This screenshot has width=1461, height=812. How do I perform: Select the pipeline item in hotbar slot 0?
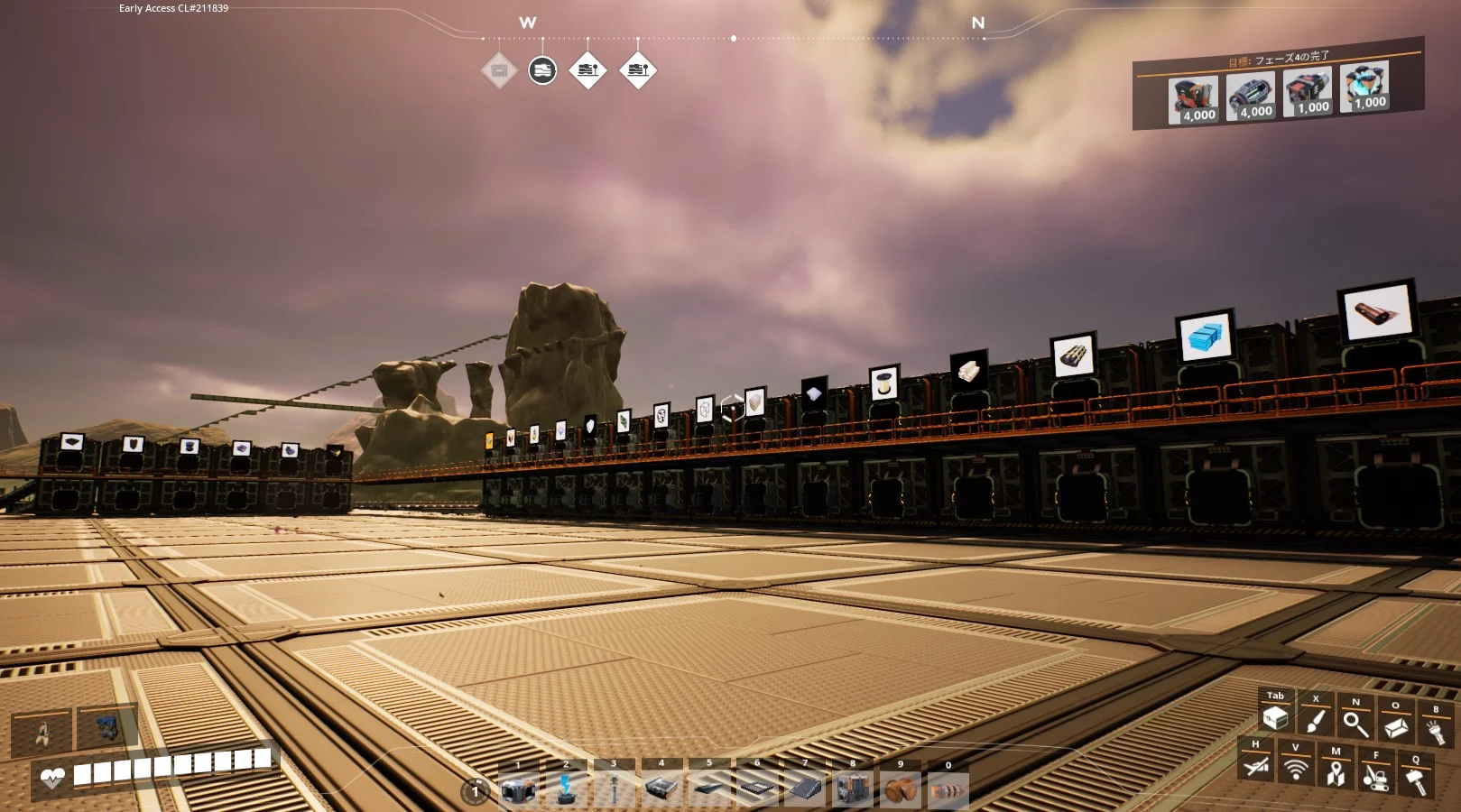948,789
